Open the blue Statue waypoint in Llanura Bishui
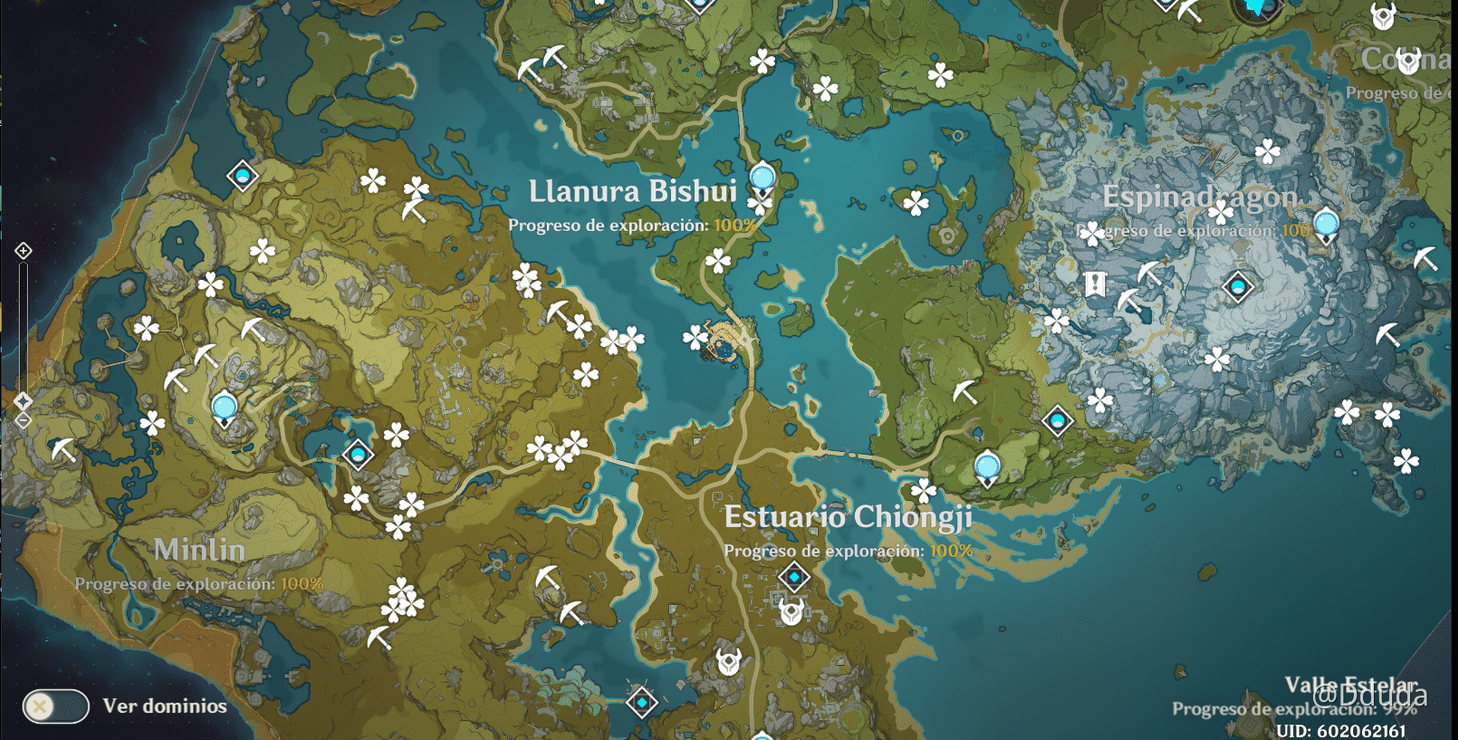Image resolution: width=1458 pixels, height=740 pixels. pyautogui.click(x=764, y=175)
